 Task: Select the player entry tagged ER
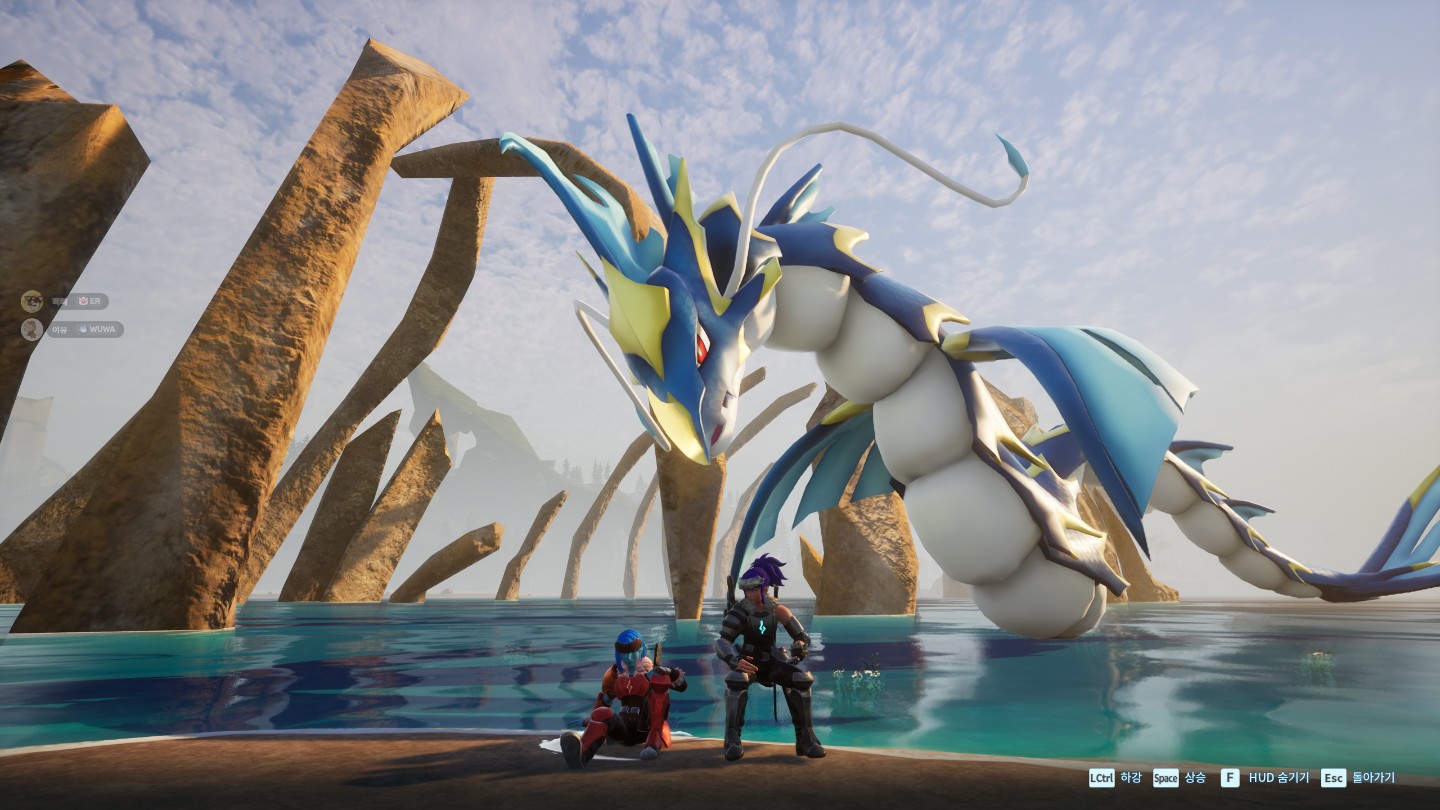click(76, 301)
